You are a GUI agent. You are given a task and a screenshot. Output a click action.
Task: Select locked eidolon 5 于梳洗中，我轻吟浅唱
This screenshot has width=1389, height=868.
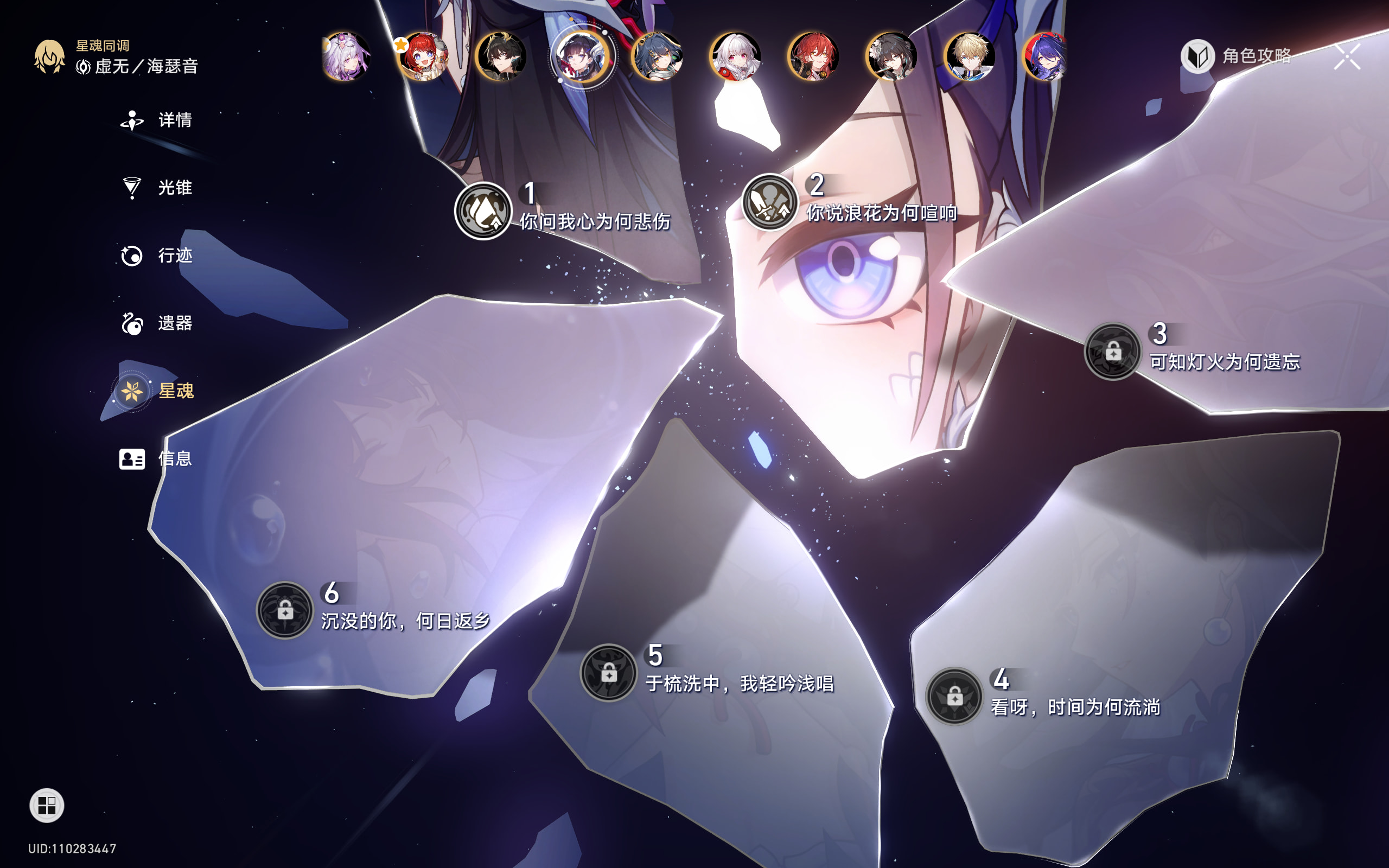click(608, 672)
